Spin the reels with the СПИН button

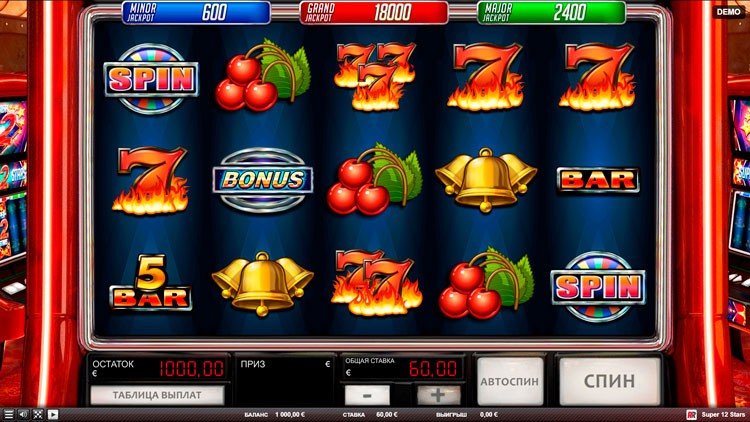[x=609, y=381]
